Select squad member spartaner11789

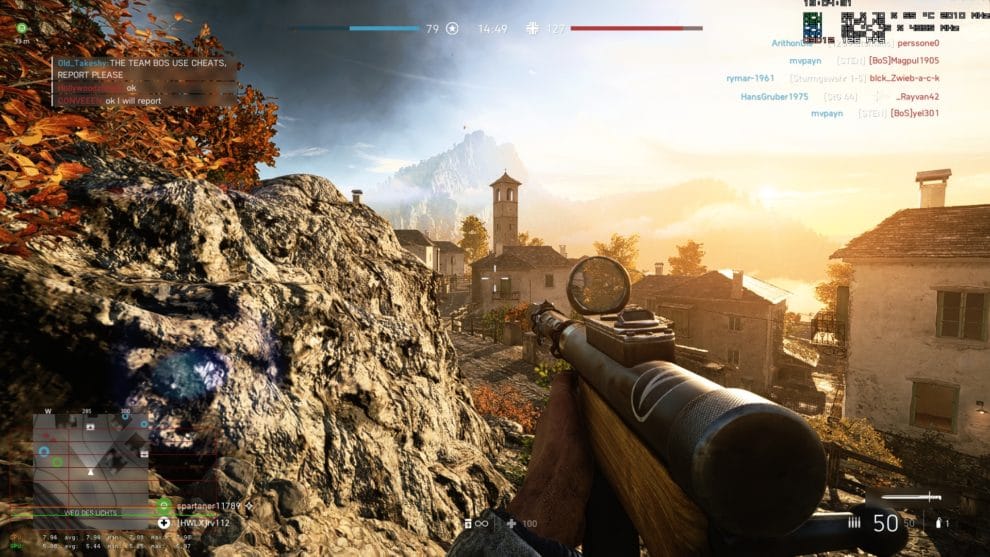(x=203, y=507)
